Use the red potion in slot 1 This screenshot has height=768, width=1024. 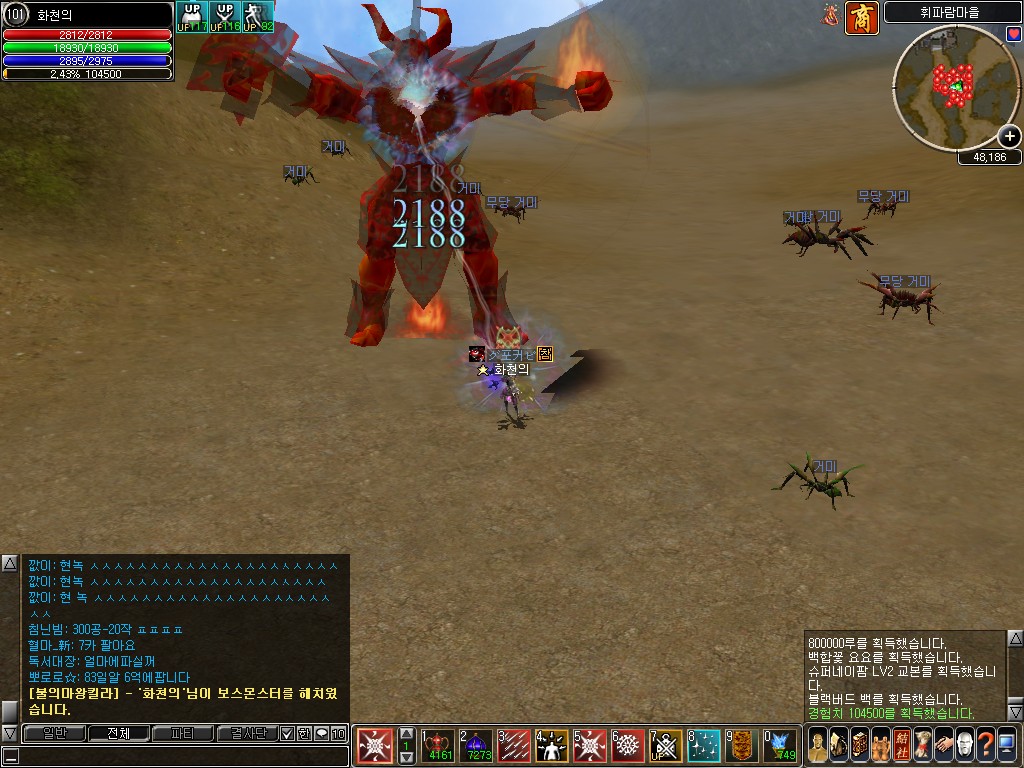[439, 746]
